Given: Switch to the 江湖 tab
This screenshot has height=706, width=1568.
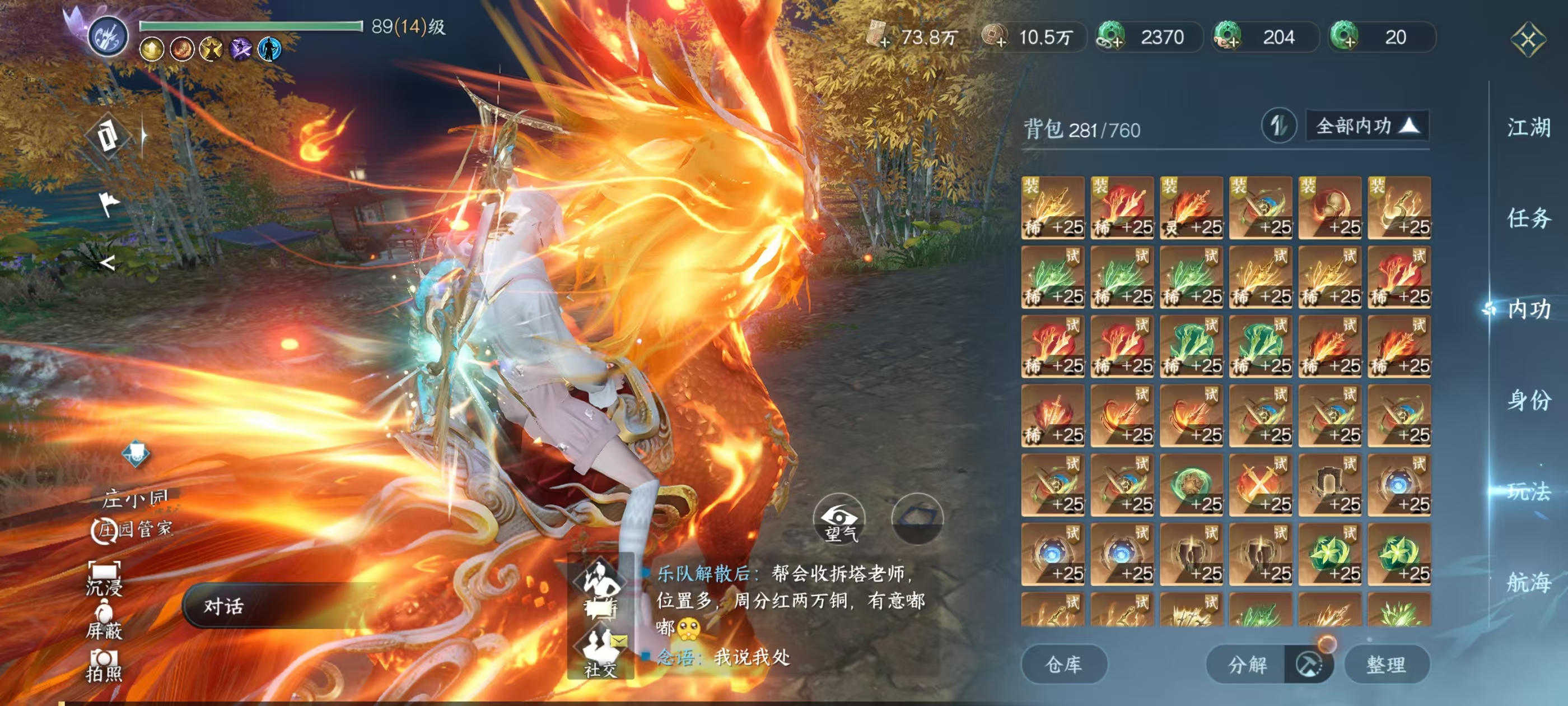Looking at the screenshot, I should pos(1528,128).
